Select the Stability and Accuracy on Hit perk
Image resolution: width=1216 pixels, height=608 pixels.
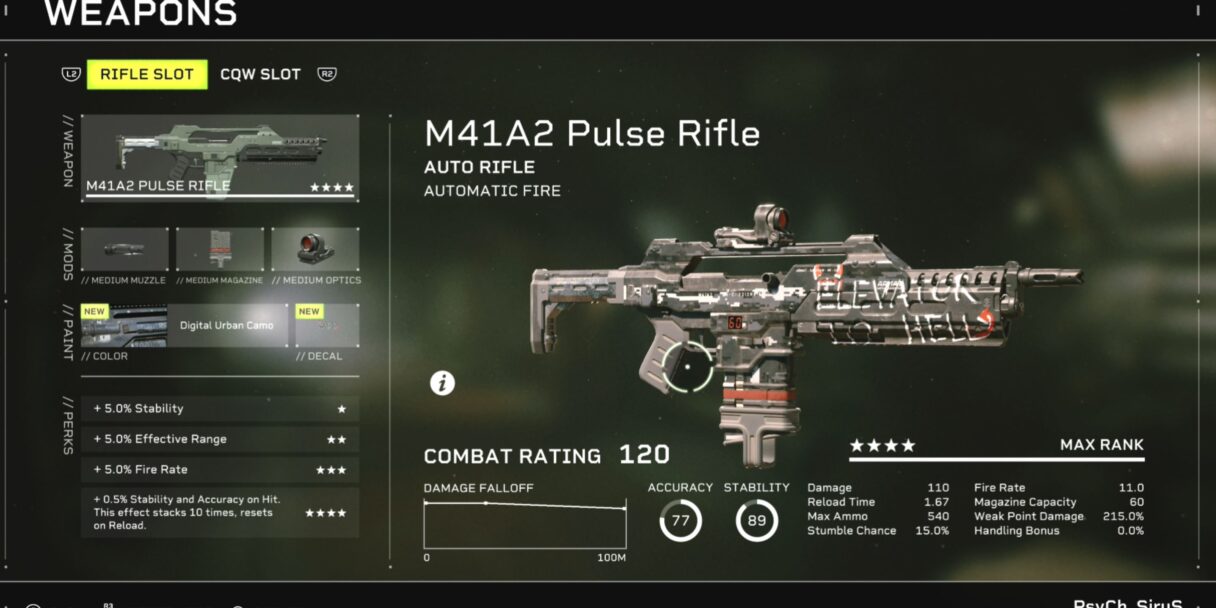tap(220, 513)
